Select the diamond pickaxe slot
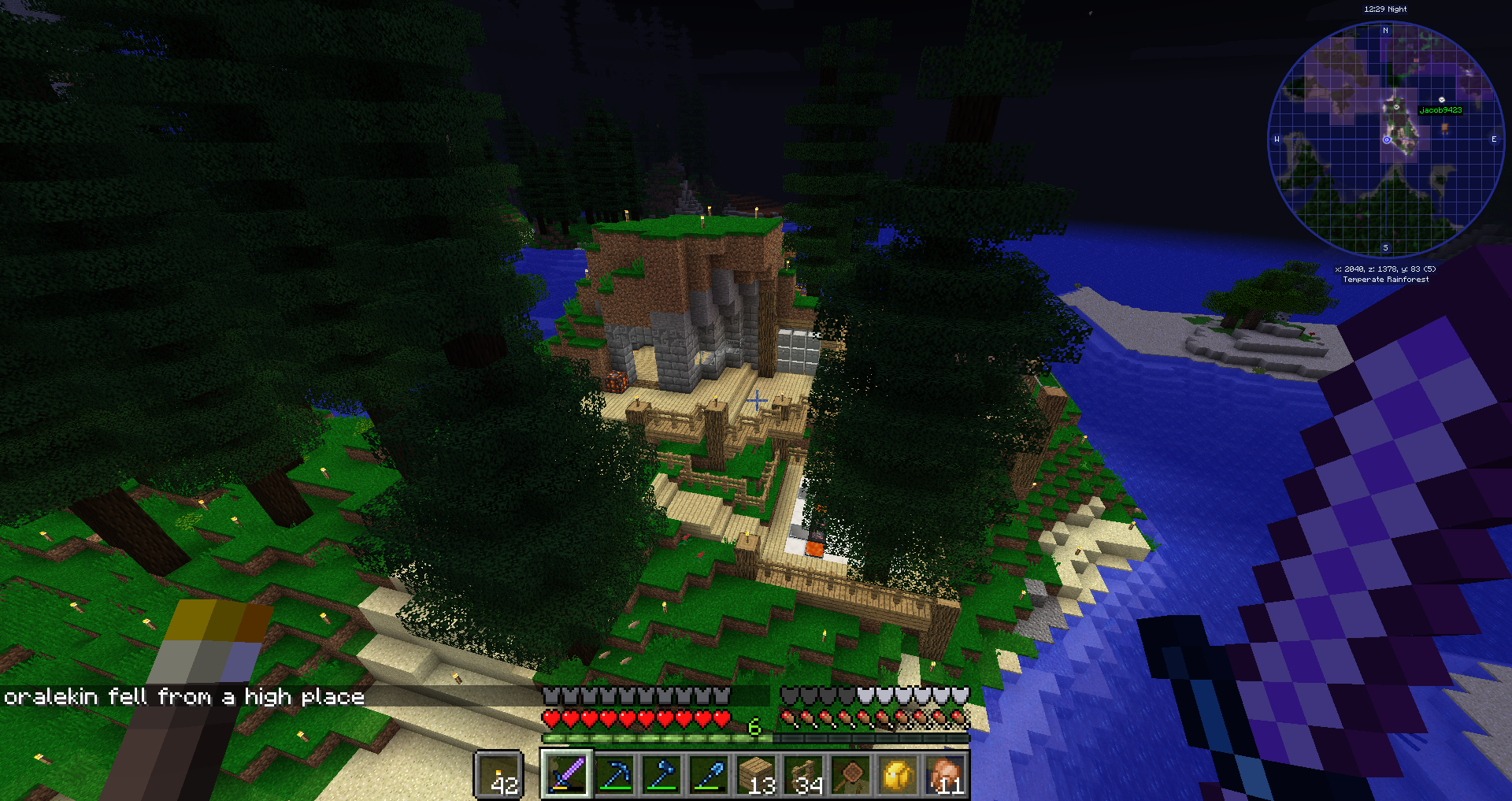The height and width of the screenshot is (801, 1512). point(614,775)
